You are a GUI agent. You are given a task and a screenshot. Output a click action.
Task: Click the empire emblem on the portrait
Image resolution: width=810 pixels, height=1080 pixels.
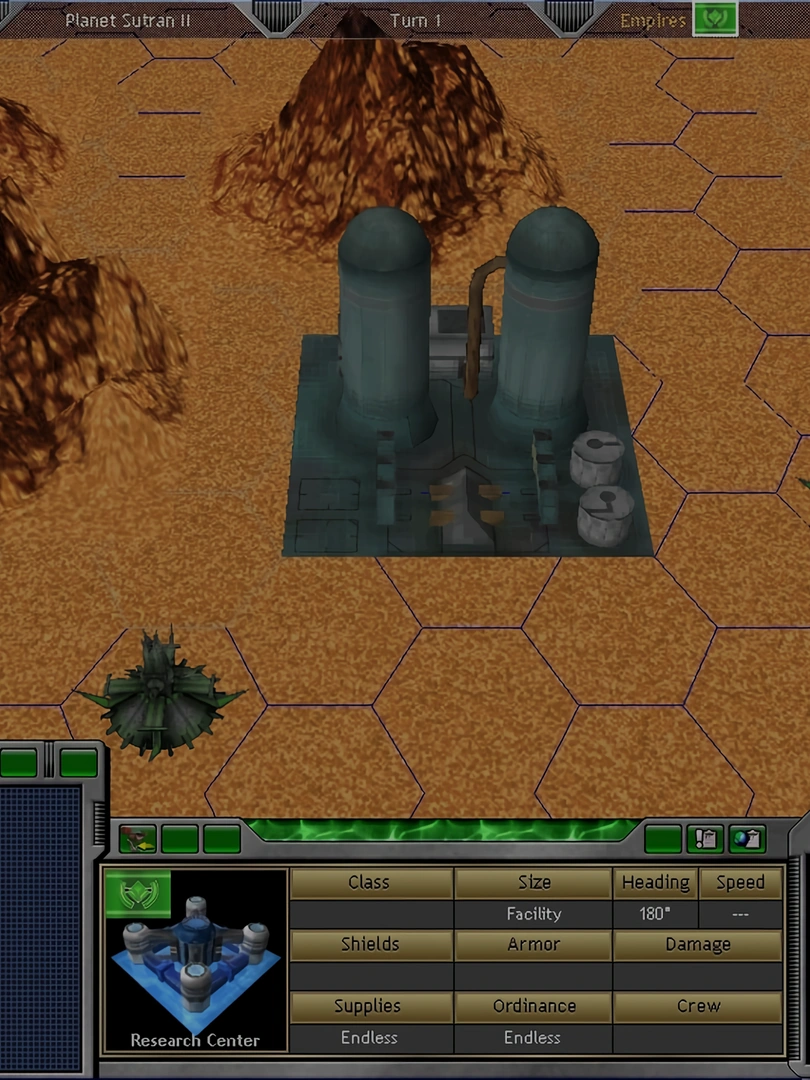[x=137, y=893]
